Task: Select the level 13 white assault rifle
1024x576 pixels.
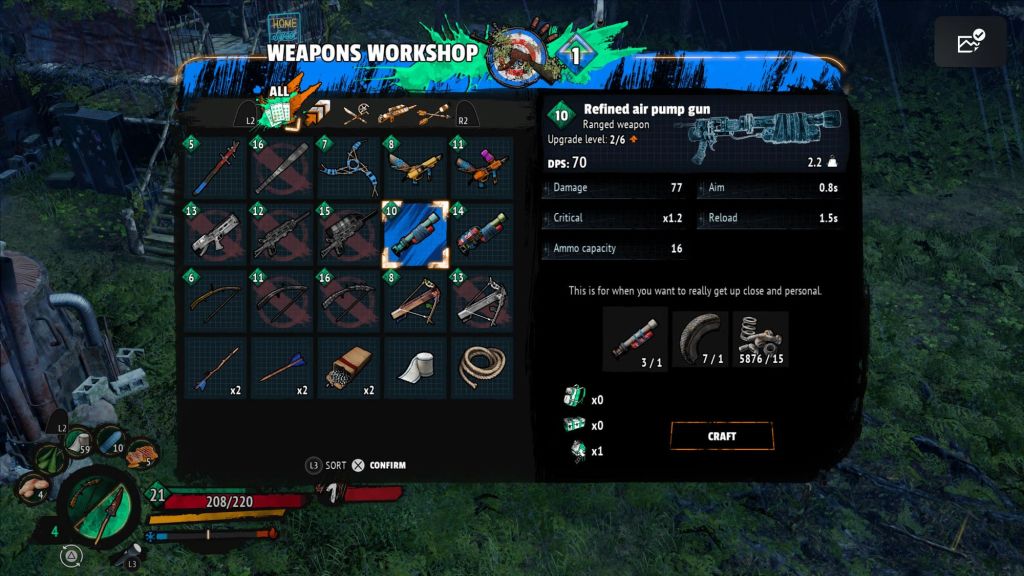Action: pyautogui.click(x=215, y=234)
